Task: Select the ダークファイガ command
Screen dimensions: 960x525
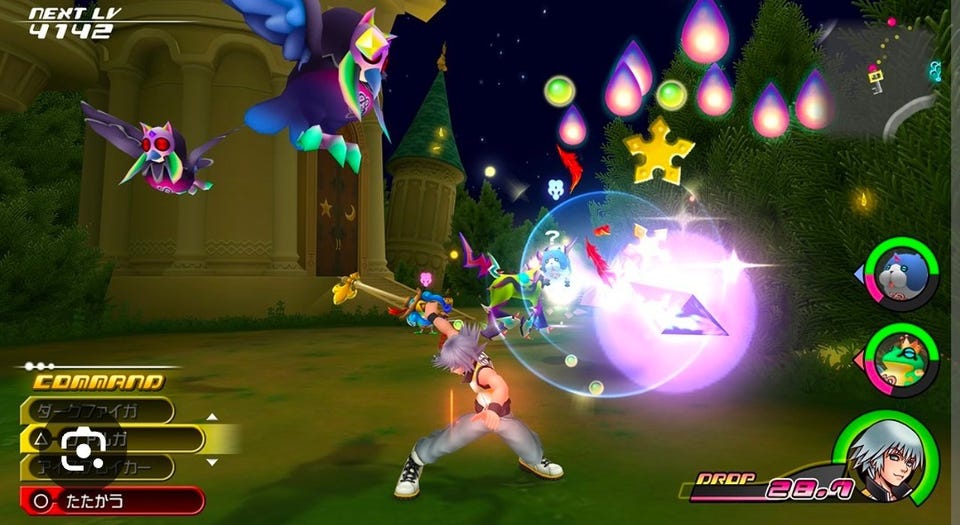Action: (x=98, y=410)
